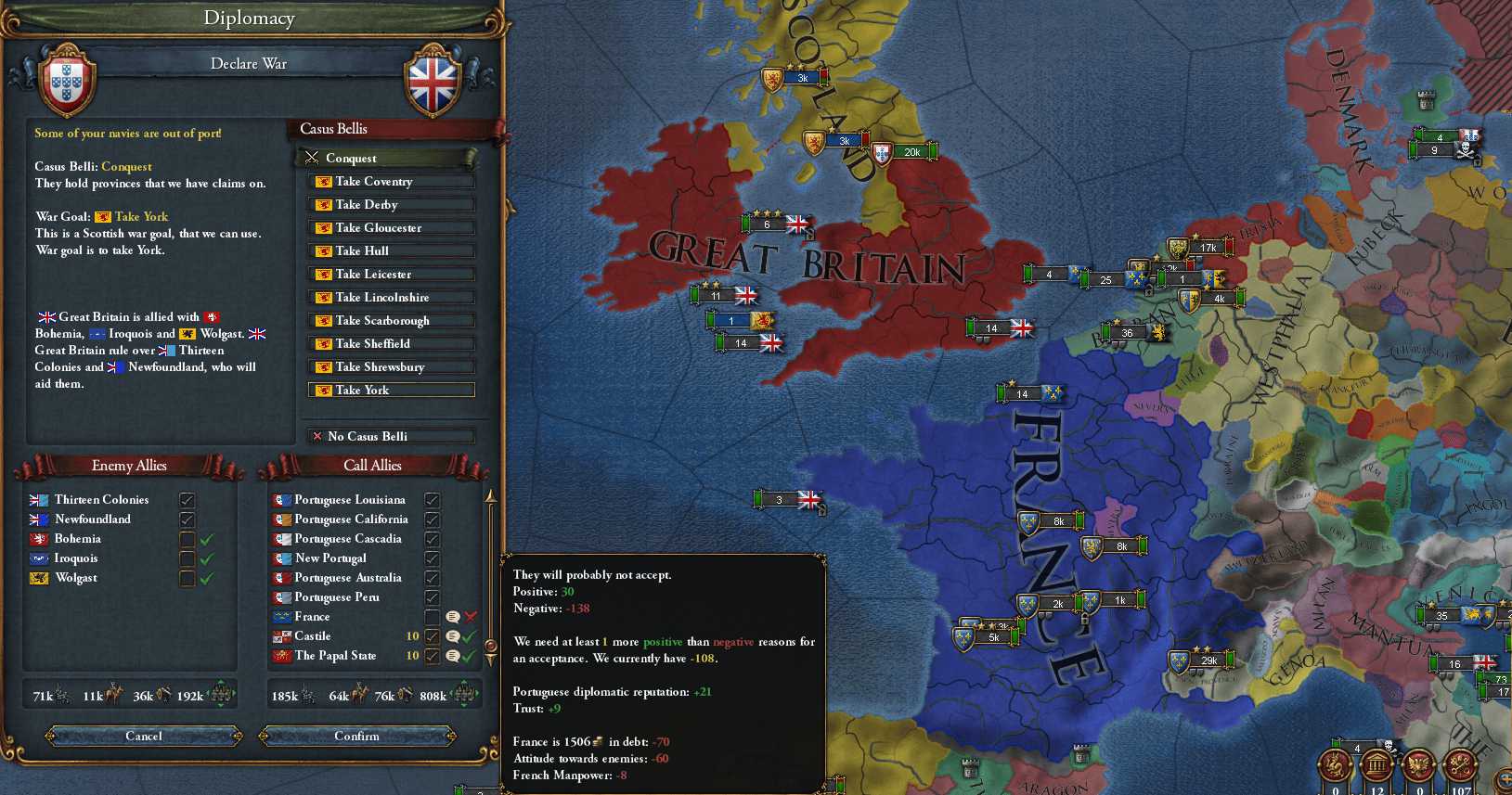Choose the Take Sheffield option

coord(391,344)
